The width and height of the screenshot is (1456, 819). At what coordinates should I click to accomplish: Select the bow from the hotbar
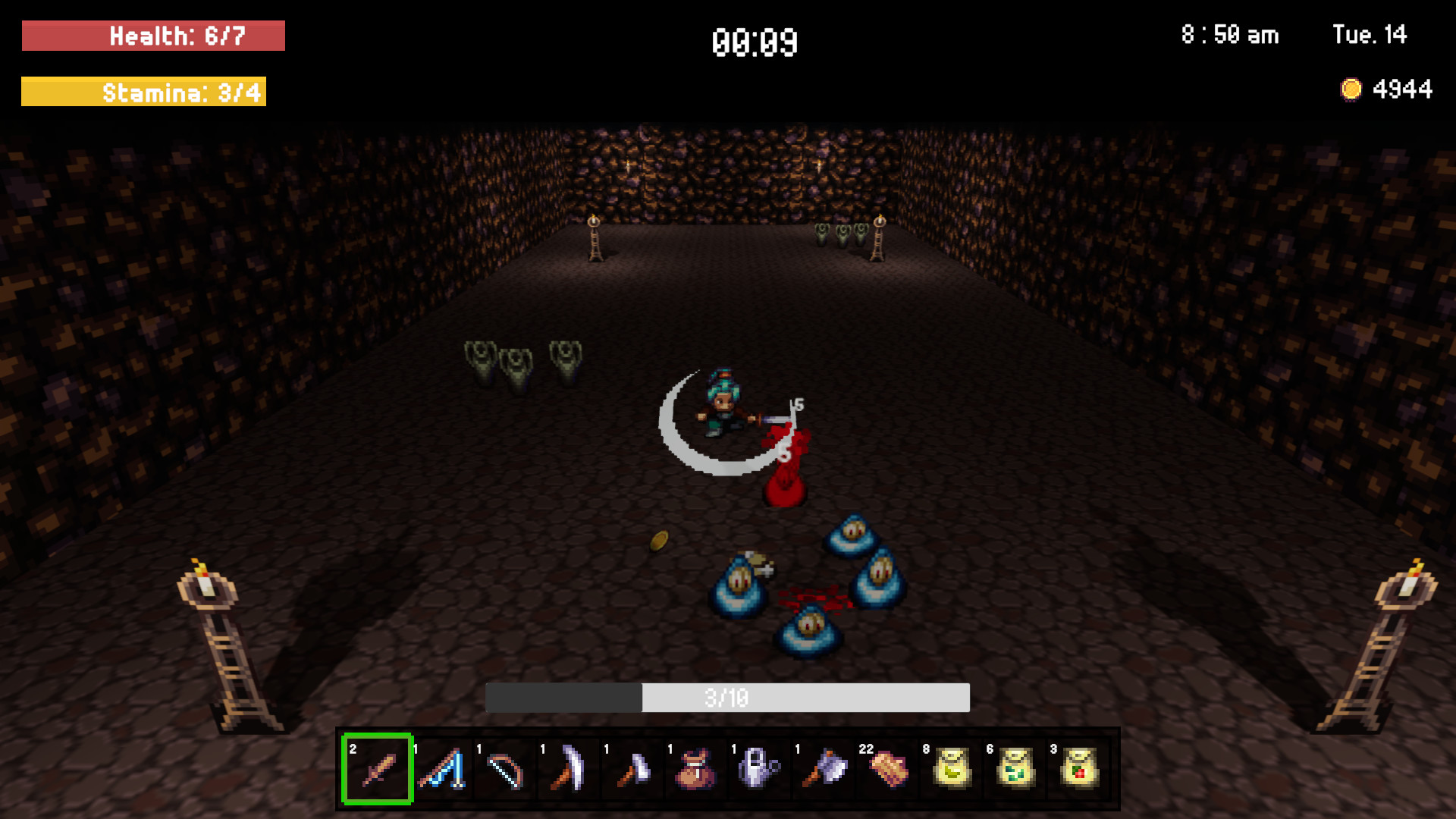tap(505, 768)
